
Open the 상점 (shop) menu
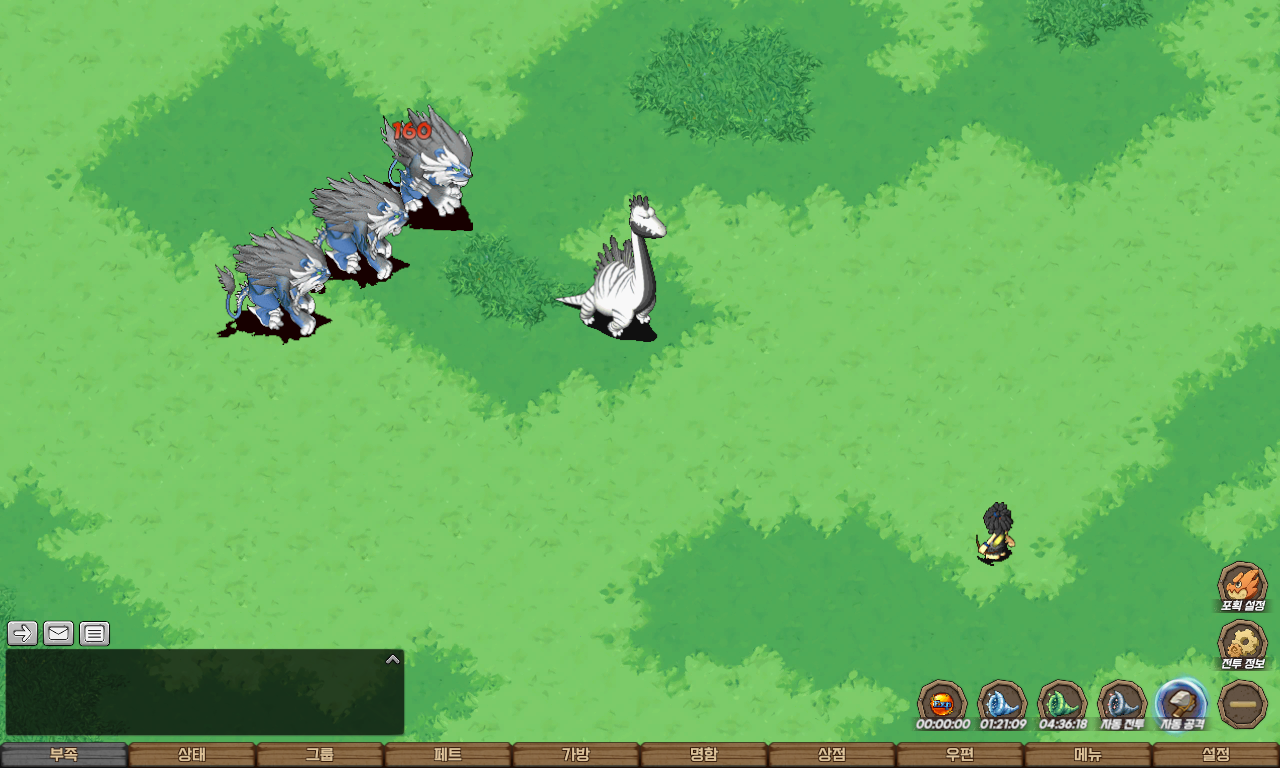pos(832,755)
